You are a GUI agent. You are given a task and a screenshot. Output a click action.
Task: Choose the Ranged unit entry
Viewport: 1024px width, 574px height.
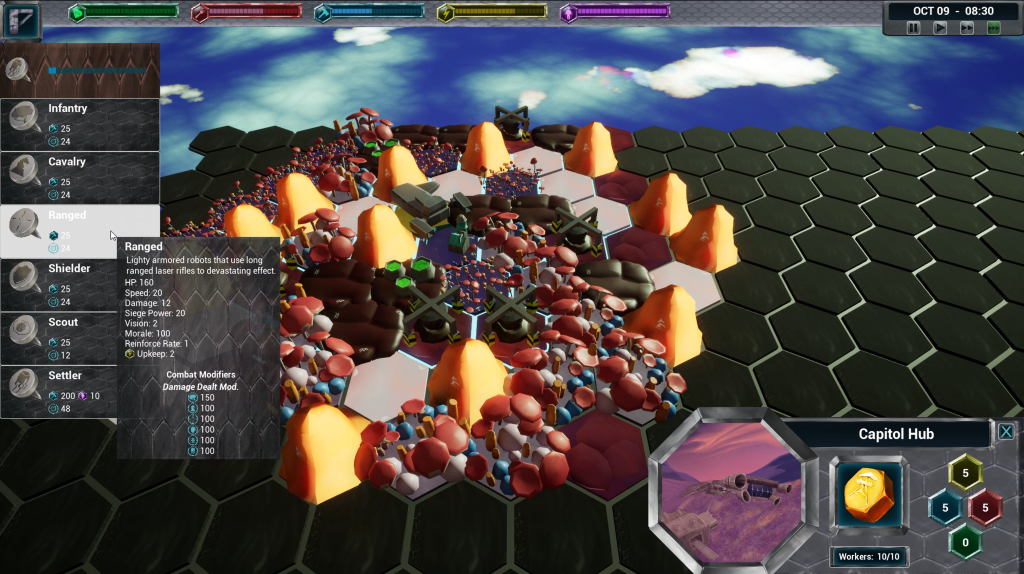pyautogui.click(x=80, y=231)
